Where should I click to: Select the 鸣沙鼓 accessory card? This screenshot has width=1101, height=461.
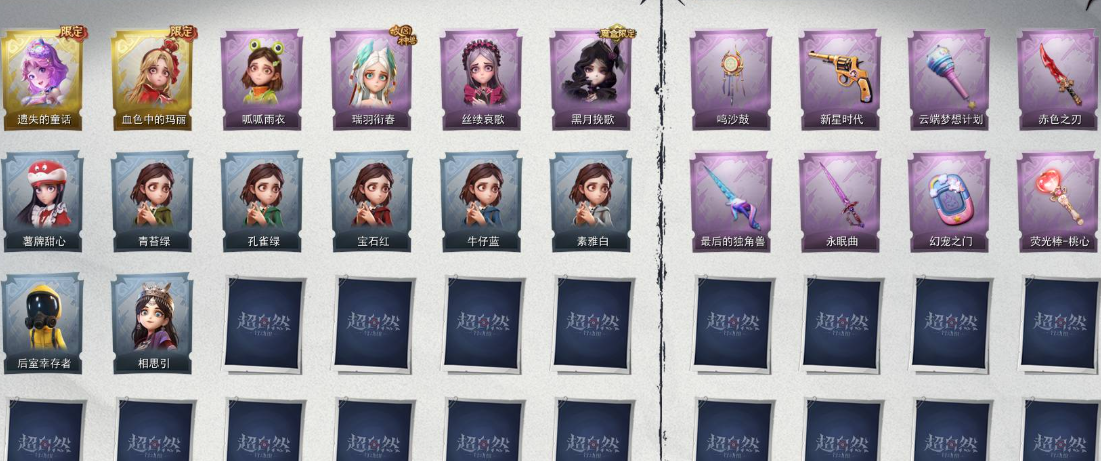pyautogui.click(x=731, y=78)
